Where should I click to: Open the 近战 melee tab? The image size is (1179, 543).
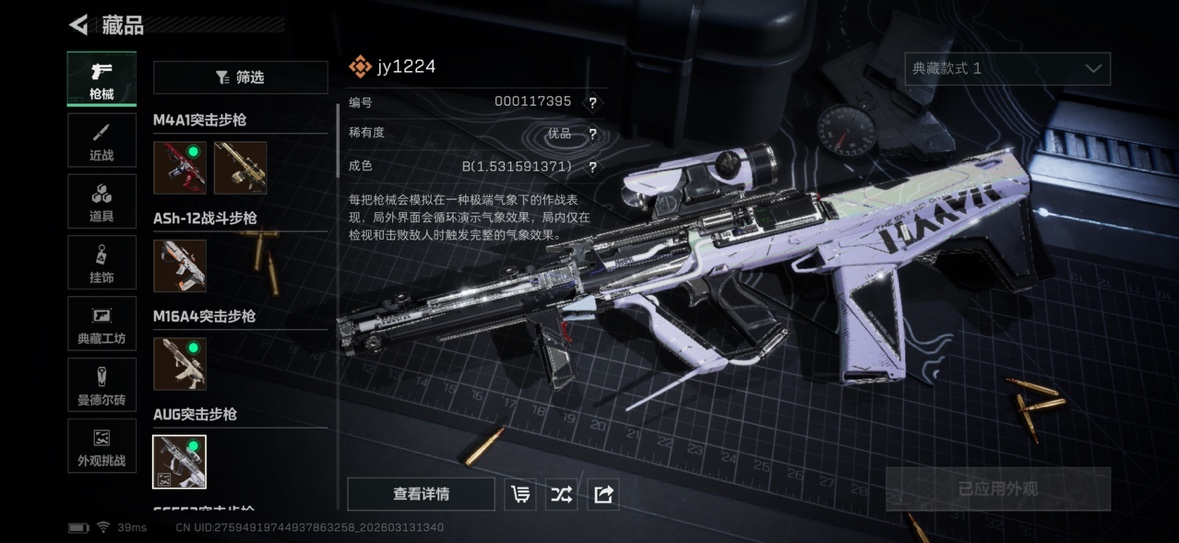coord(101,140)
